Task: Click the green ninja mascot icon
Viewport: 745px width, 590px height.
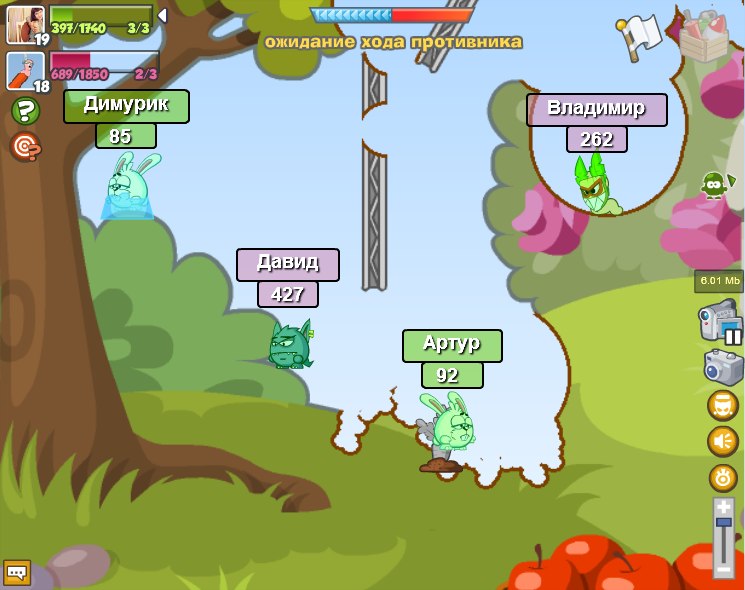Action: pyautogui.click(x=713, y=185)
